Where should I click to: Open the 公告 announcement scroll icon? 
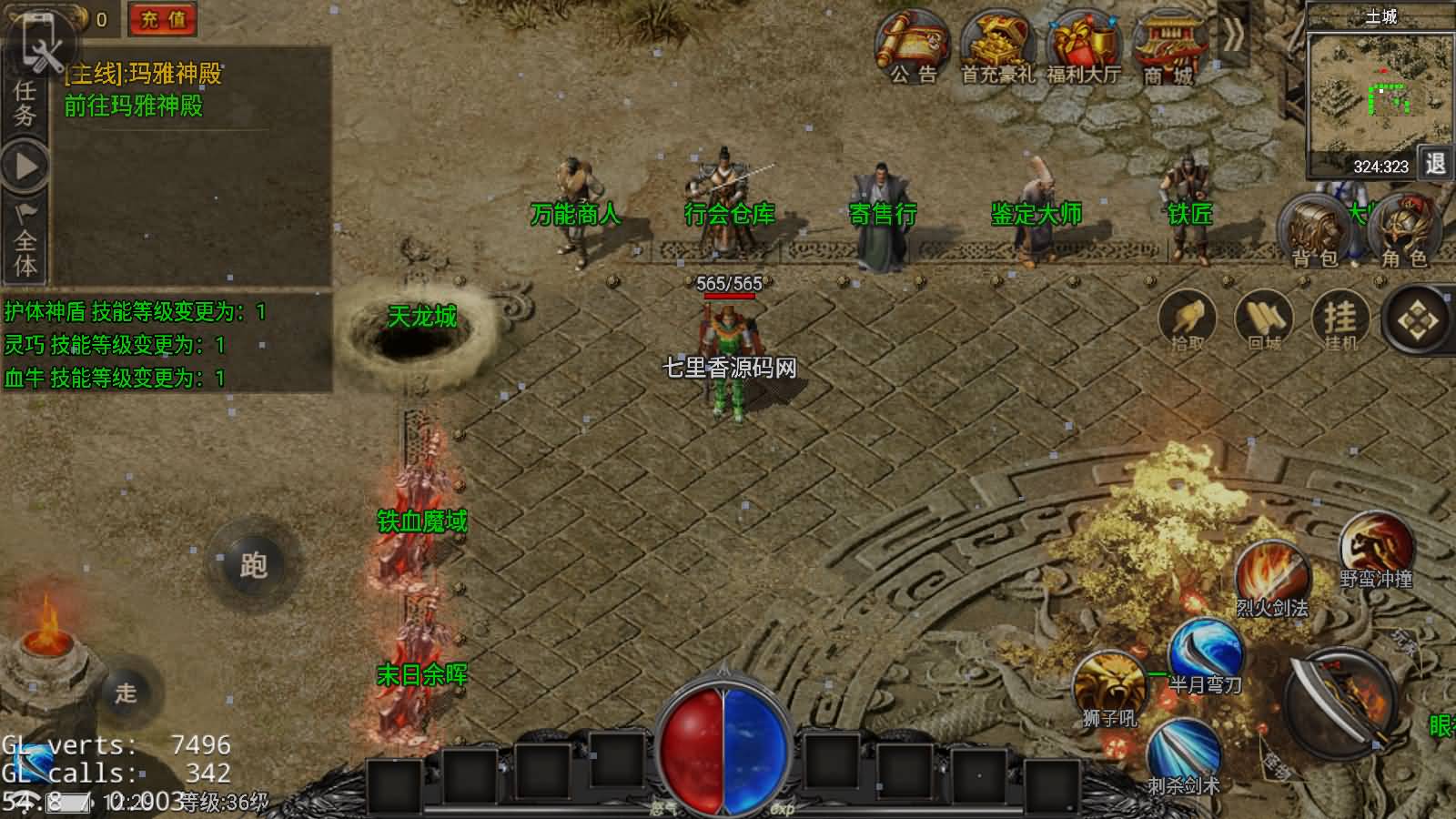913,47
